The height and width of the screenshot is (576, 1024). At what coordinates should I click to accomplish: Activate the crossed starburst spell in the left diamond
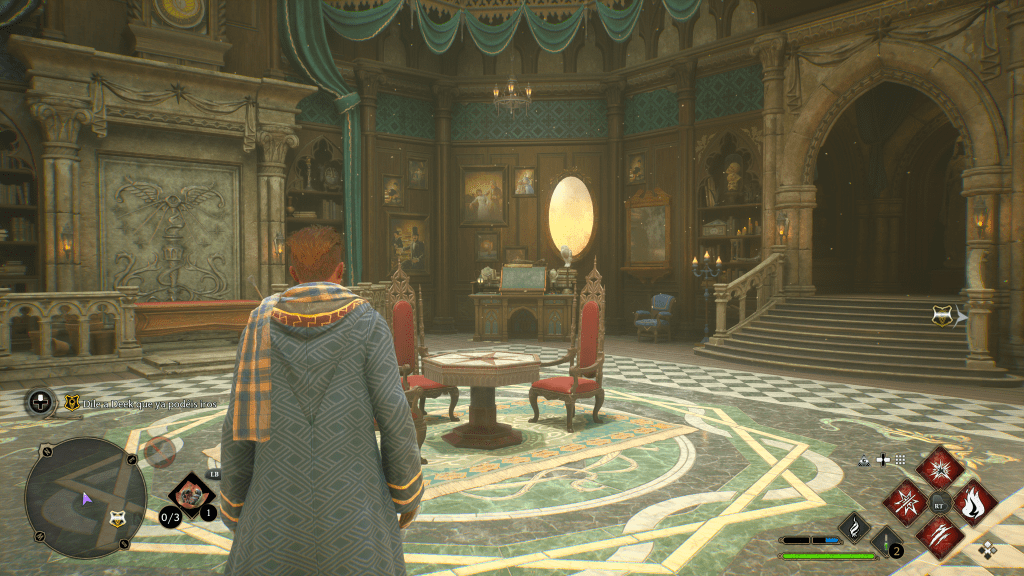906,501
